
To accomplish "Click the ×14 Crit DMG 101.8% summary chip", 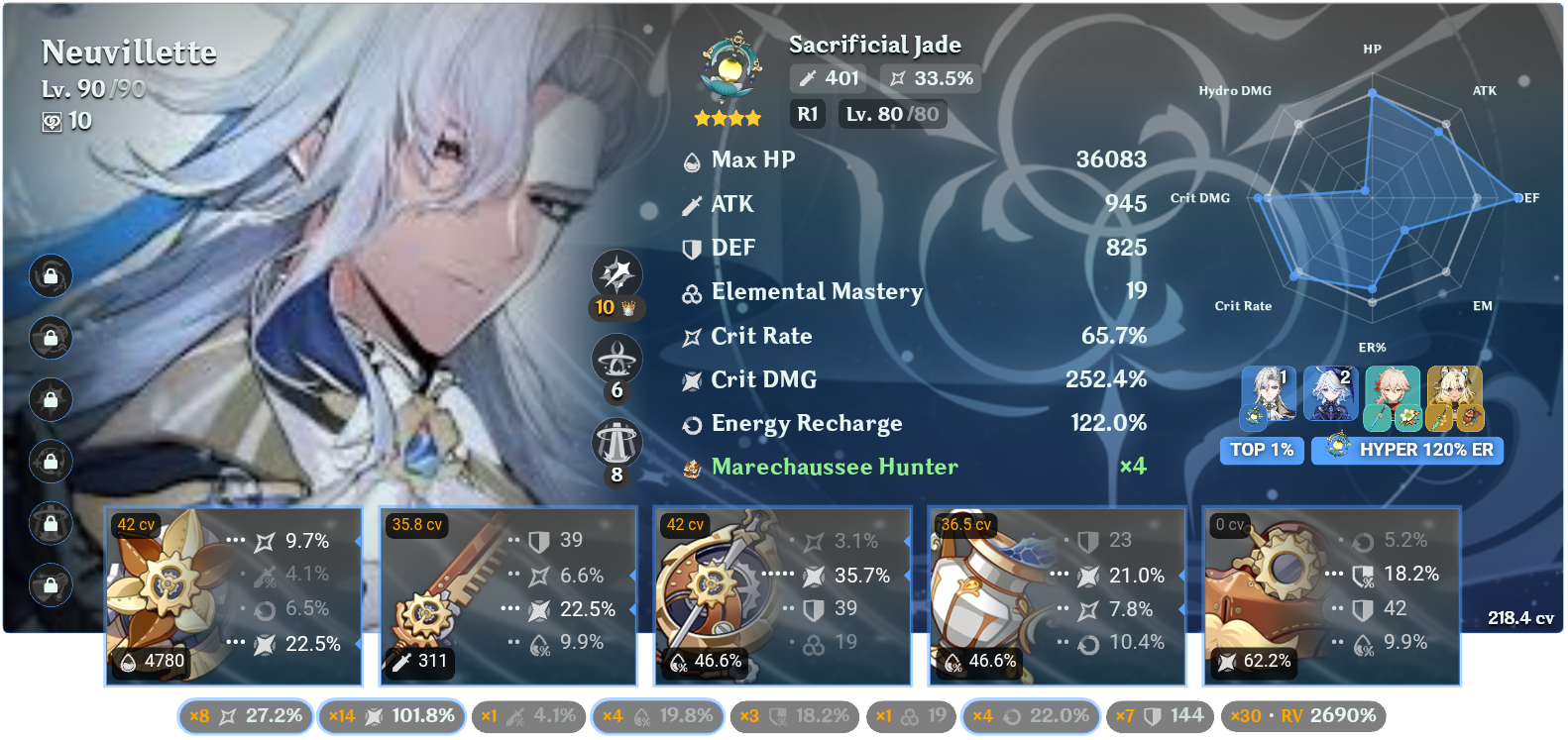I will (392, 715).
